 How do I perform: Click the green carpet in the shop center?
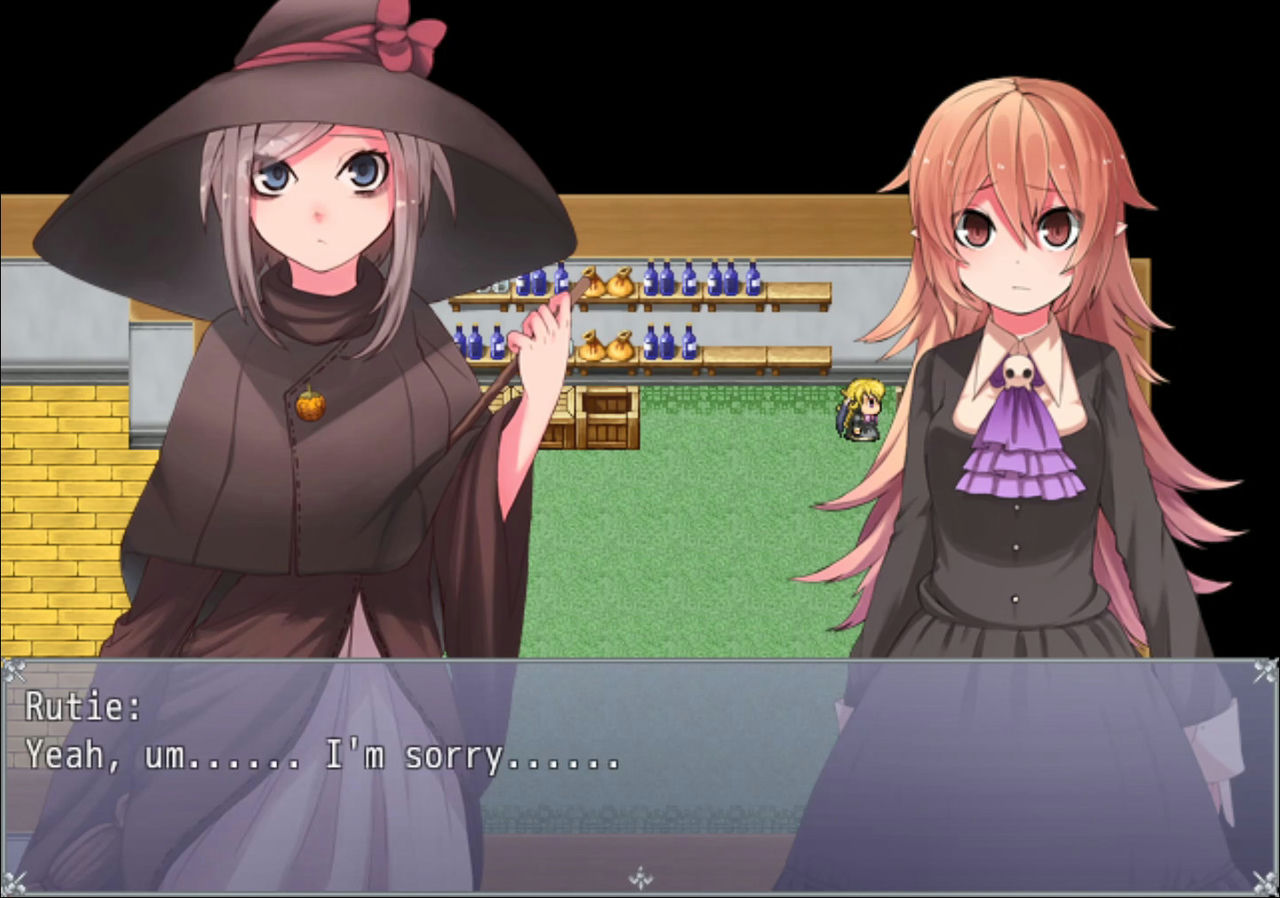(700, 550)
